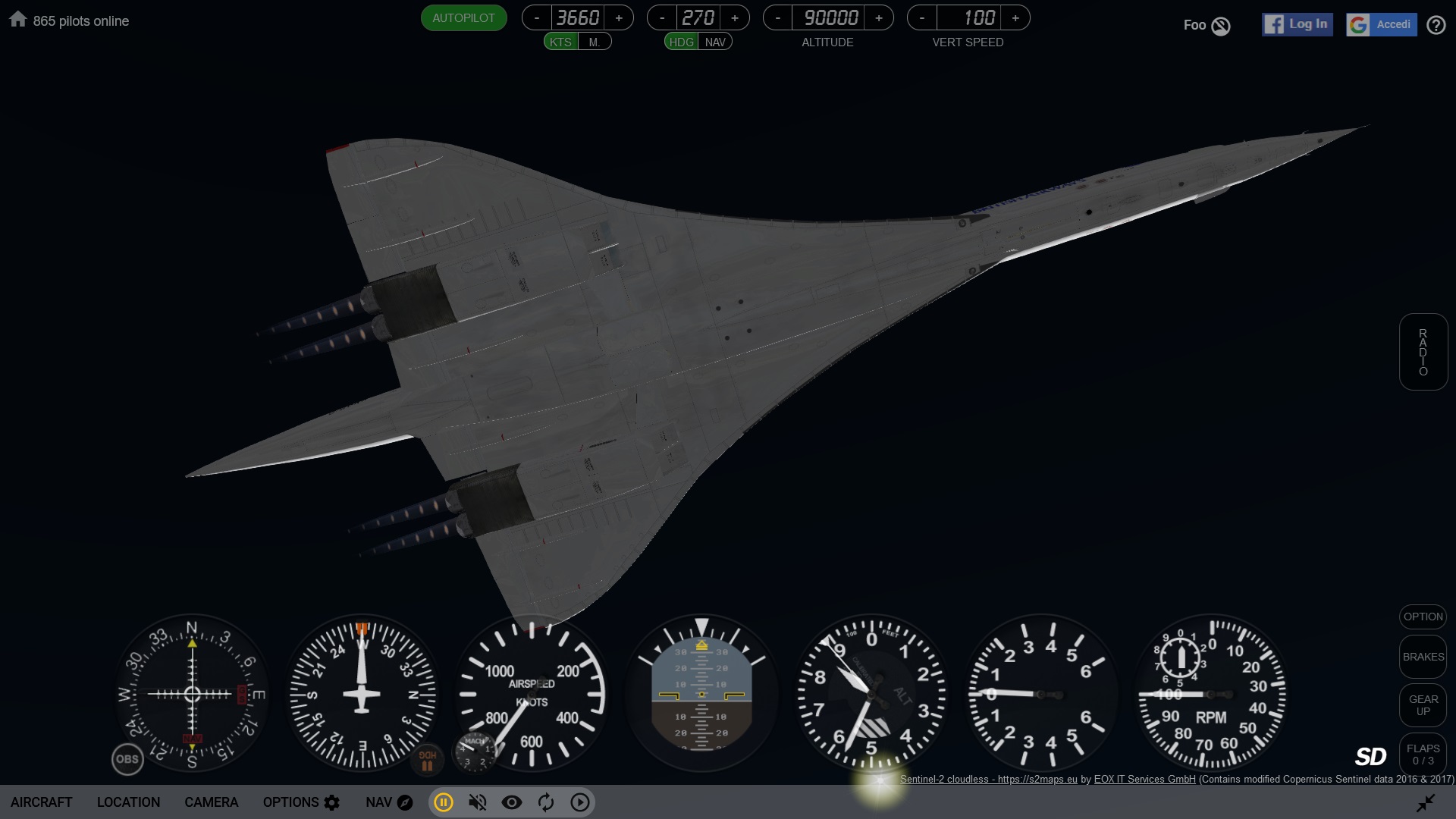Decrease autopilot heading with the minus button
1456x819 pixels.
point(662,18)
